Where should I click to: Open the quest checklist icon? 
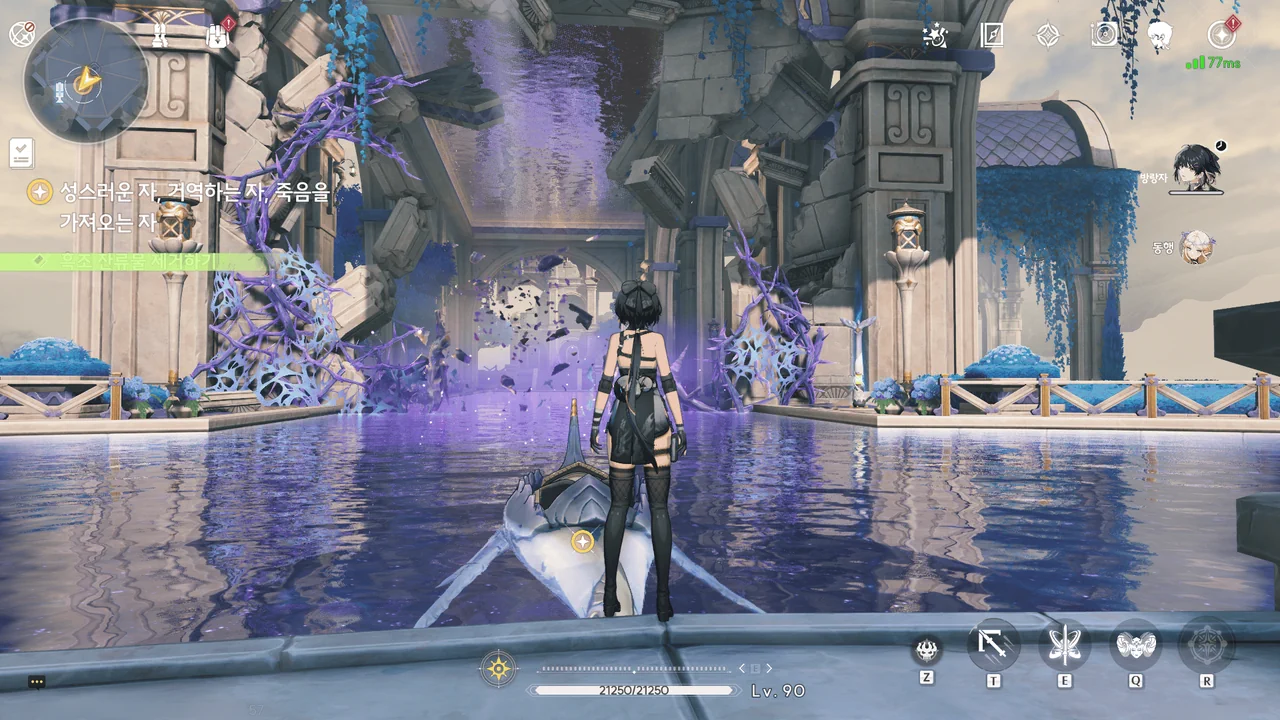pyautogui.click(x=21, y=153)
